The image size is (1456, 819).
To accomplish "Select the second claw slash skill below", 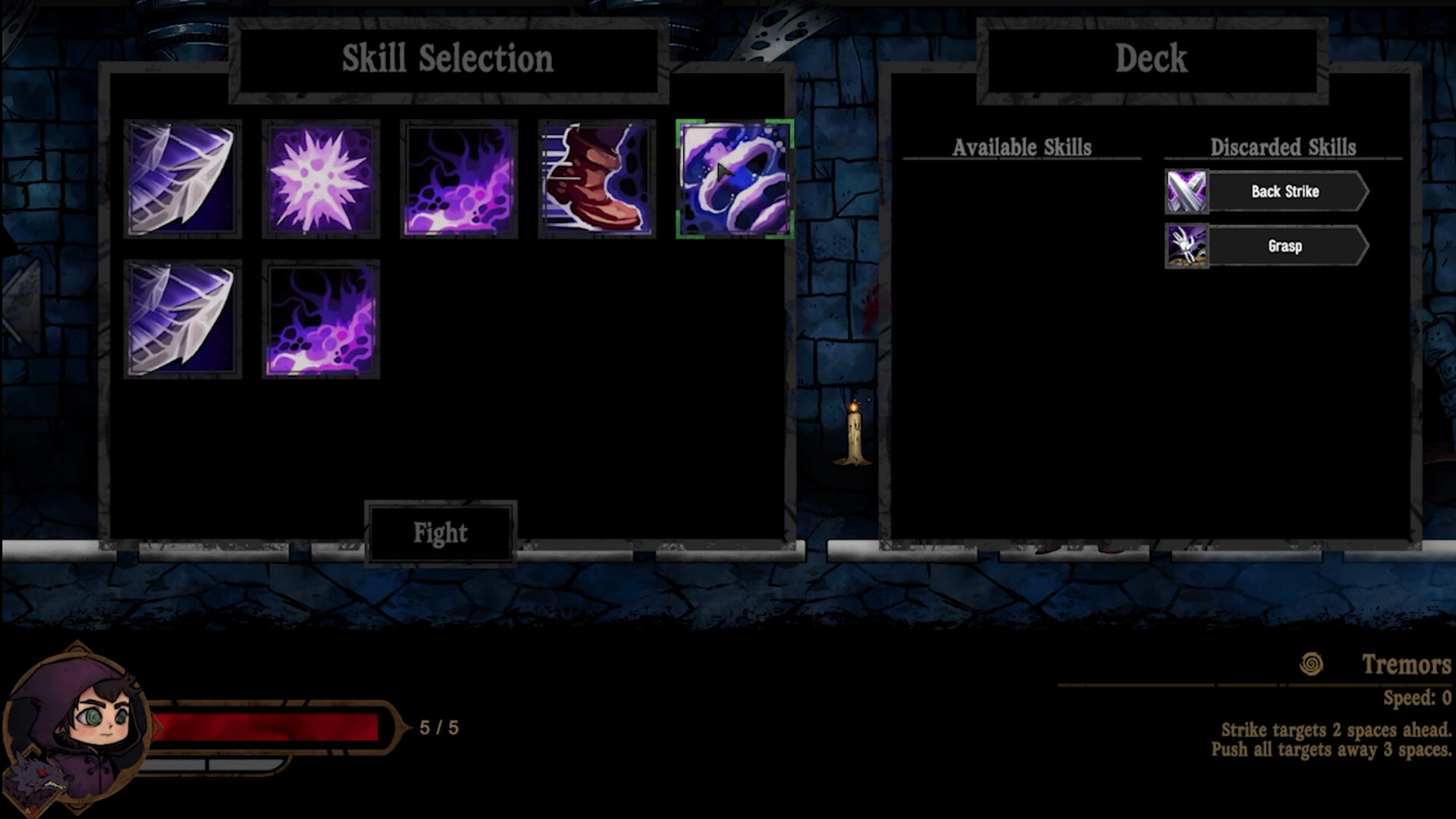I will click(182, 320).
